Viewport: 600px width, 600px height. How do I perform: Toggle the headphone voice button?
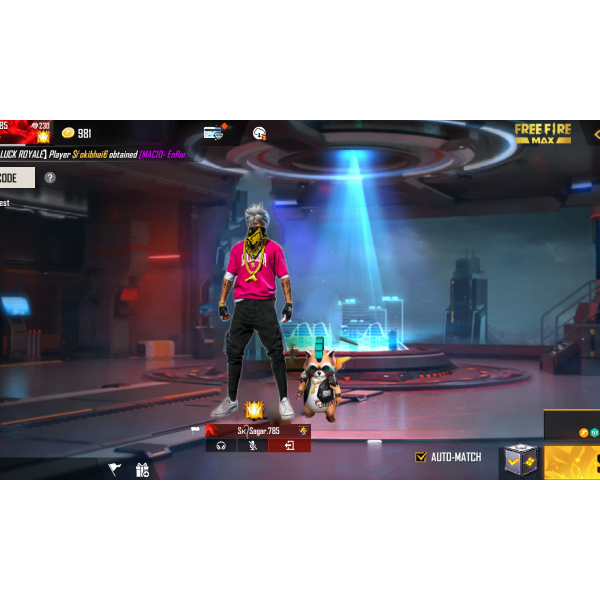(221, 445)
